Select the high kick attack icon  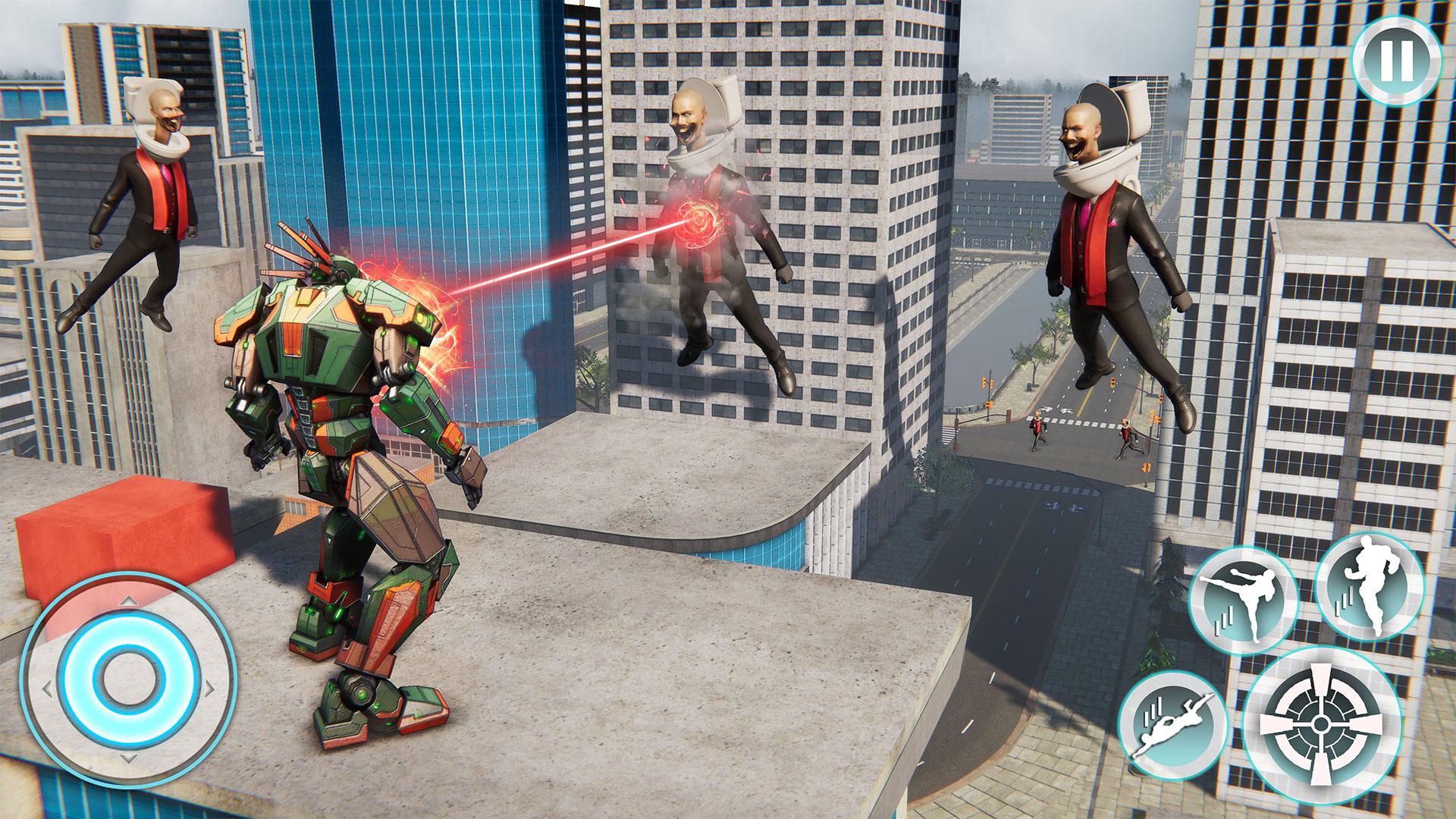pos(1245,597)
